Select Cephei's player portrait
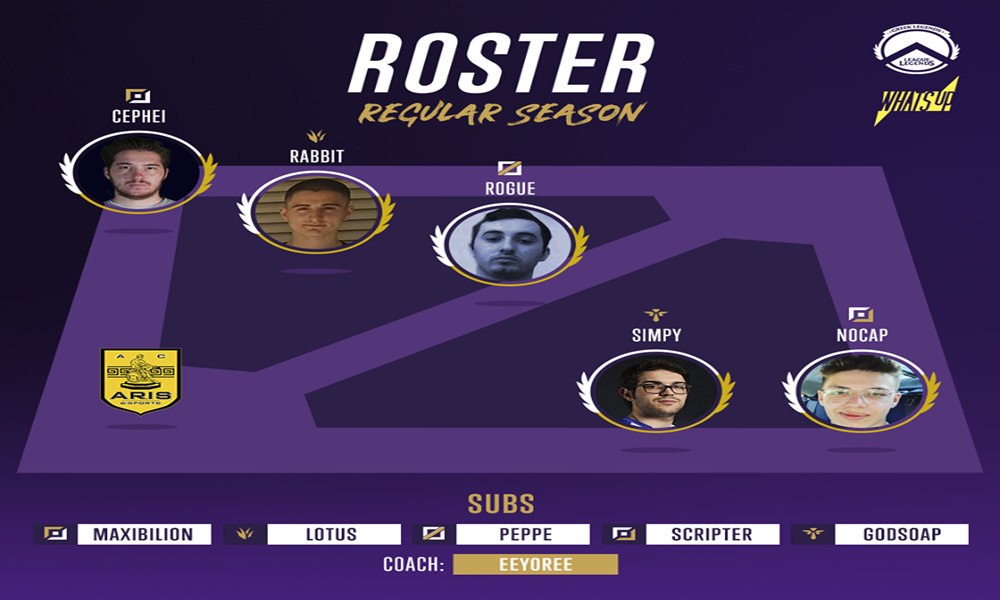The height and width of the screenshot is (600, 1000). pos(138,170)
